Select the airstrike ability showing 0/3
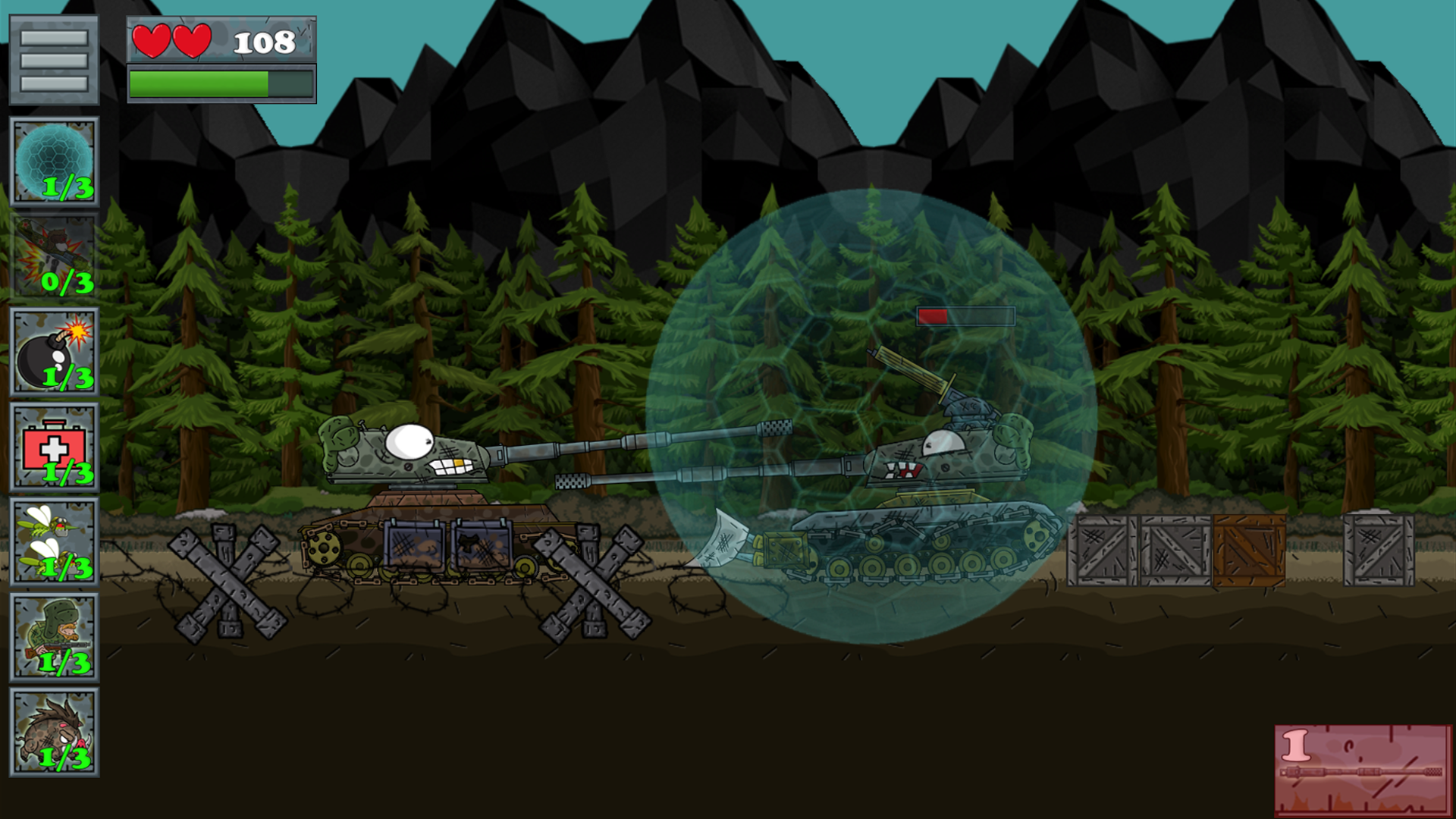 click(53, 254)
